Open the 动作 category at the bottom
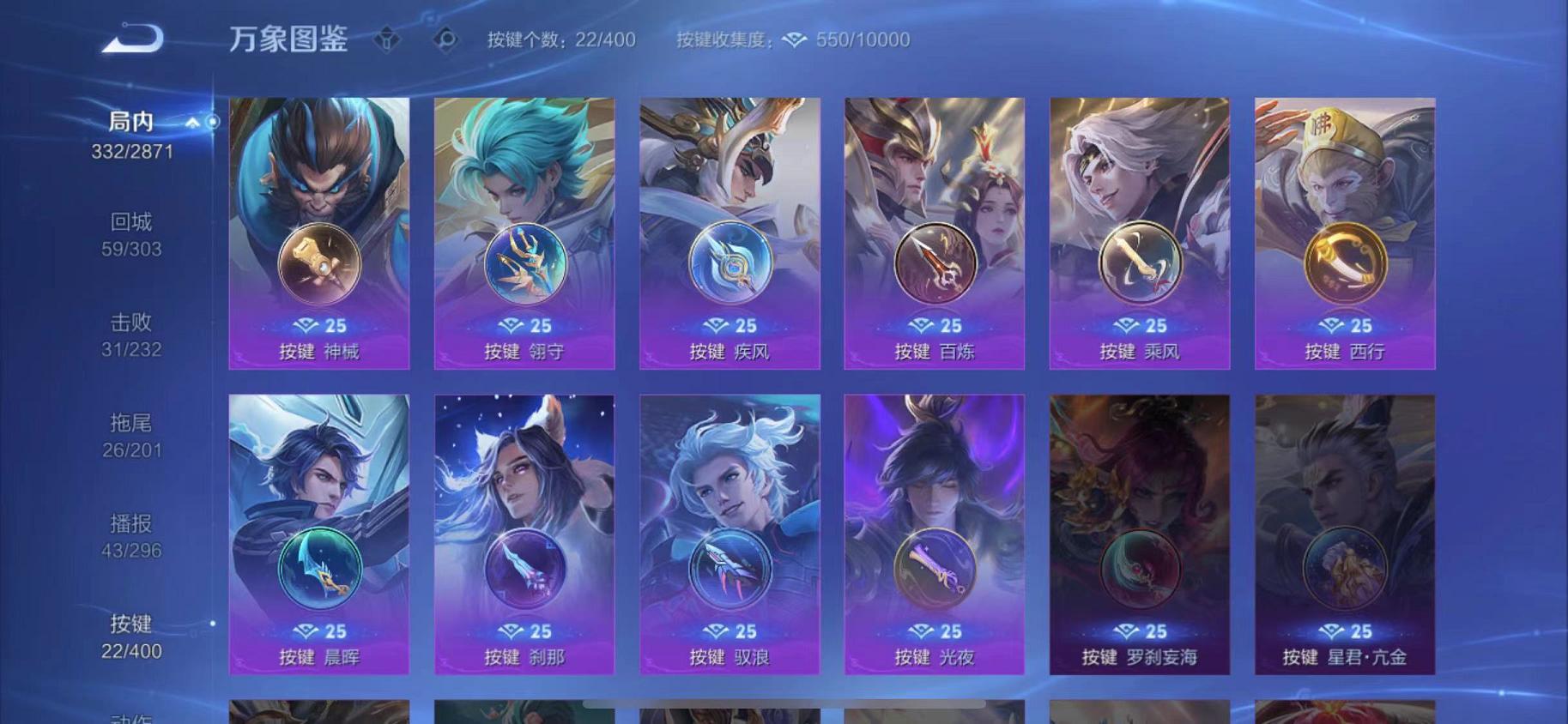1568x724 pixels. click(x=130, y=717)
